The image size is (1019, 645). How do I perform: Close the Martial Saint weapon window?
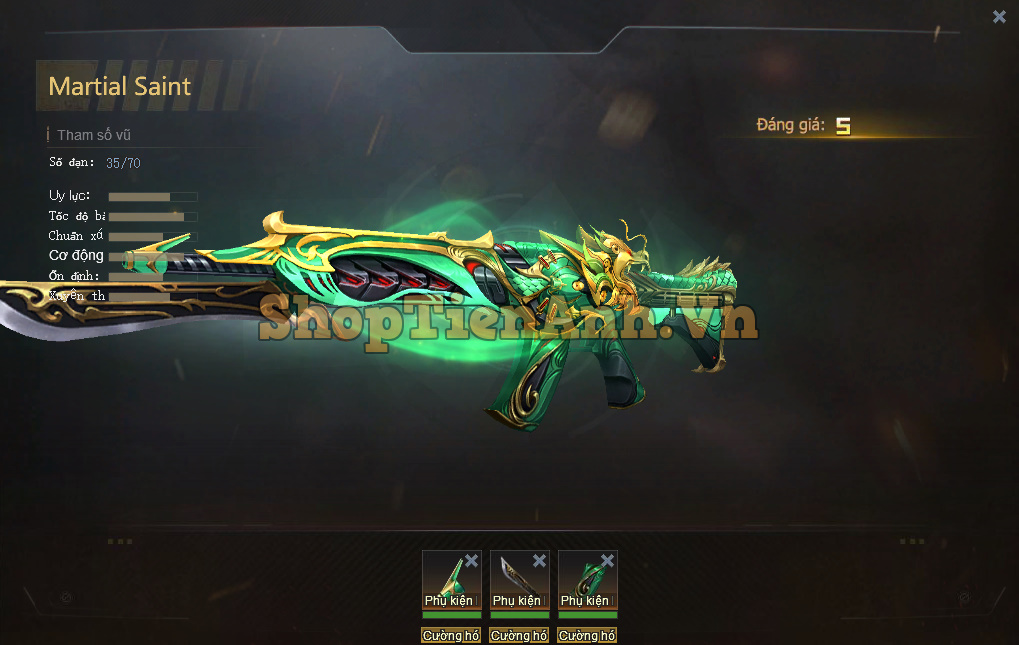coord(999,16)
